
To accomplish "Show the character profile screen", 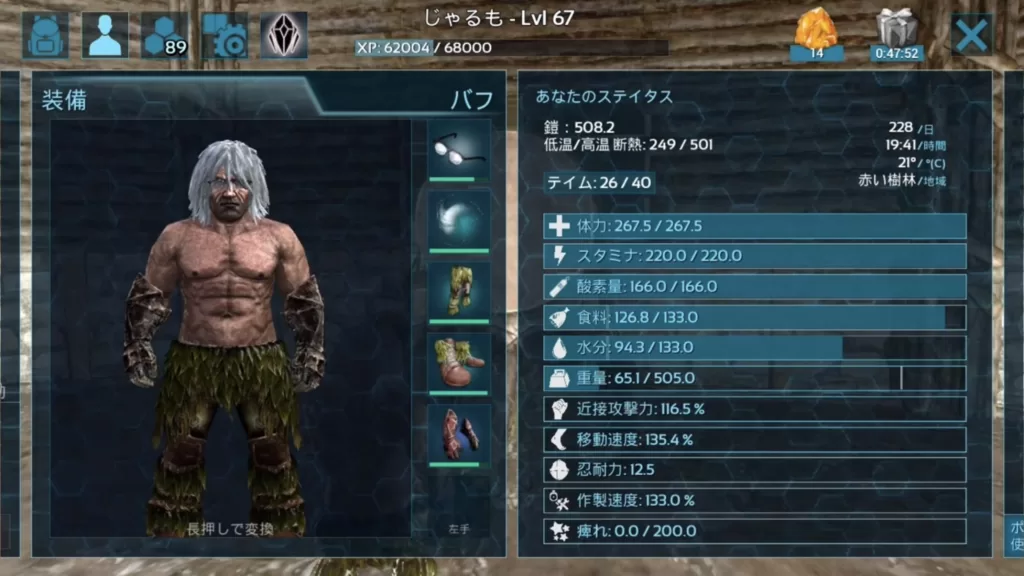I will point(104,36).
